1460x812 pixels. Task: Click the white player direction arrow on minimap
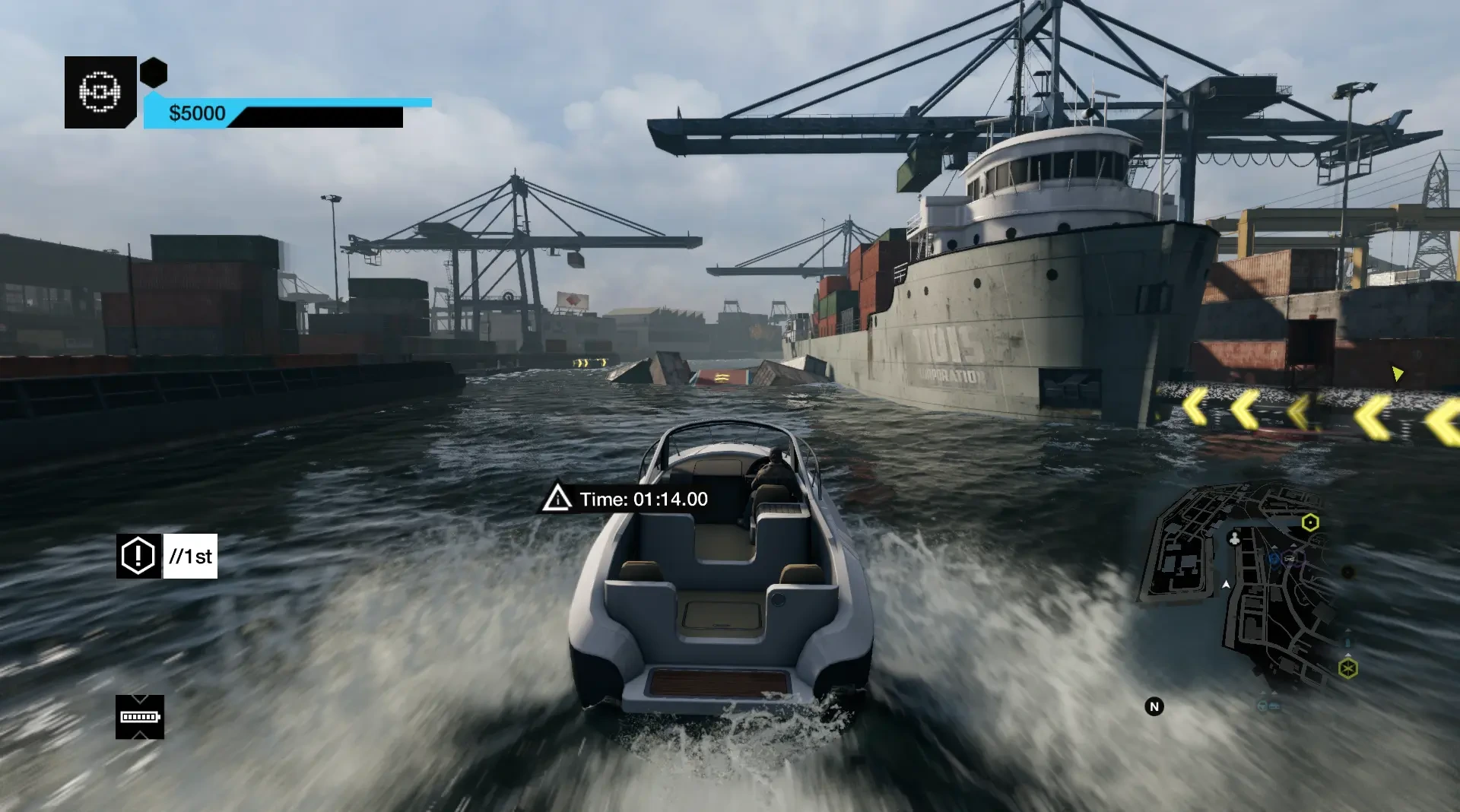point(1227,584)
